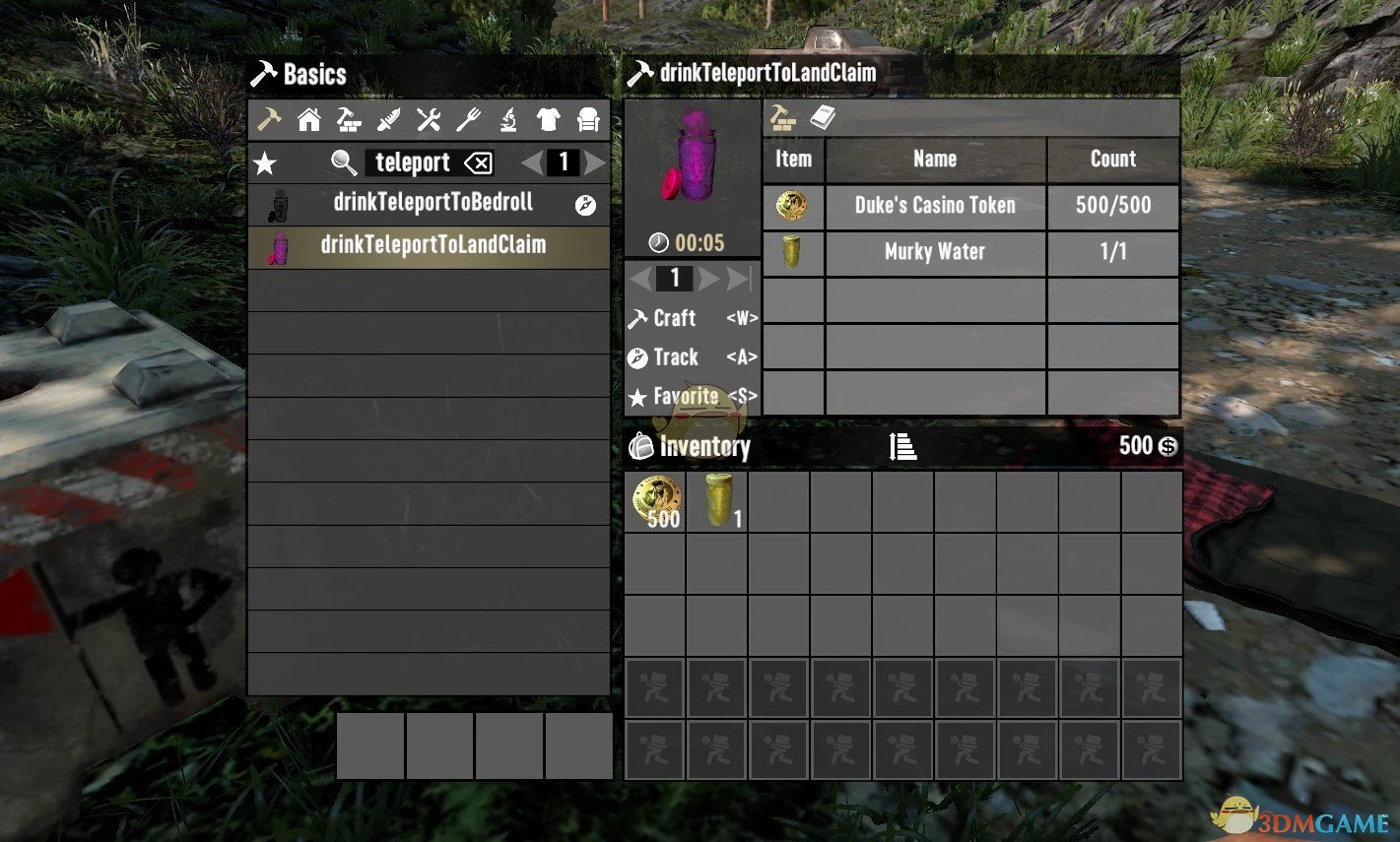Go to next recipe page with right arrow
The image size is (1400, 842).
point(595,162)
